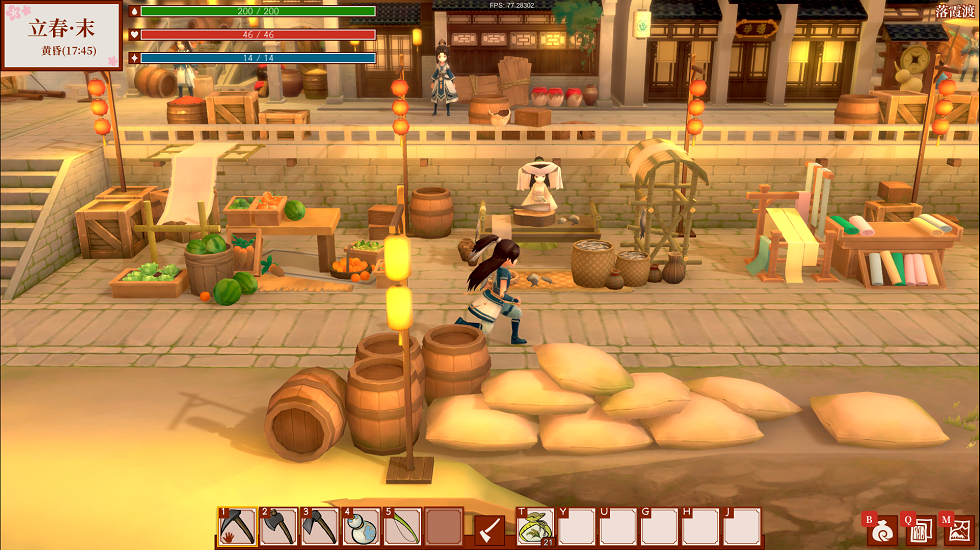Screen dimensions: 980x550
Task: Select the gourd water bottle slot
Action: pos(361,527)
